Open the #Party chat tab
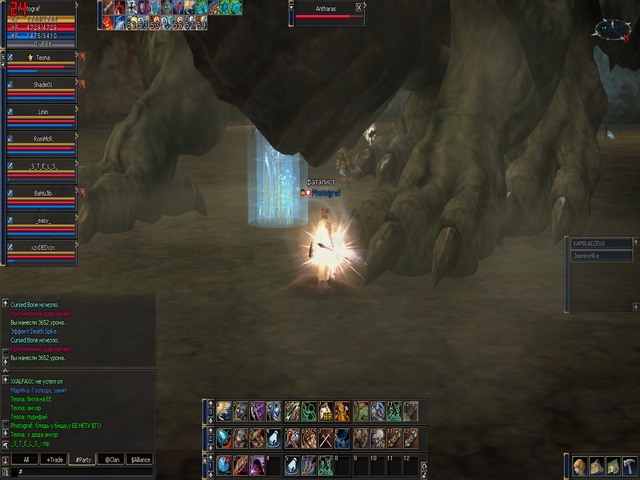 click(x=84, y=459)
